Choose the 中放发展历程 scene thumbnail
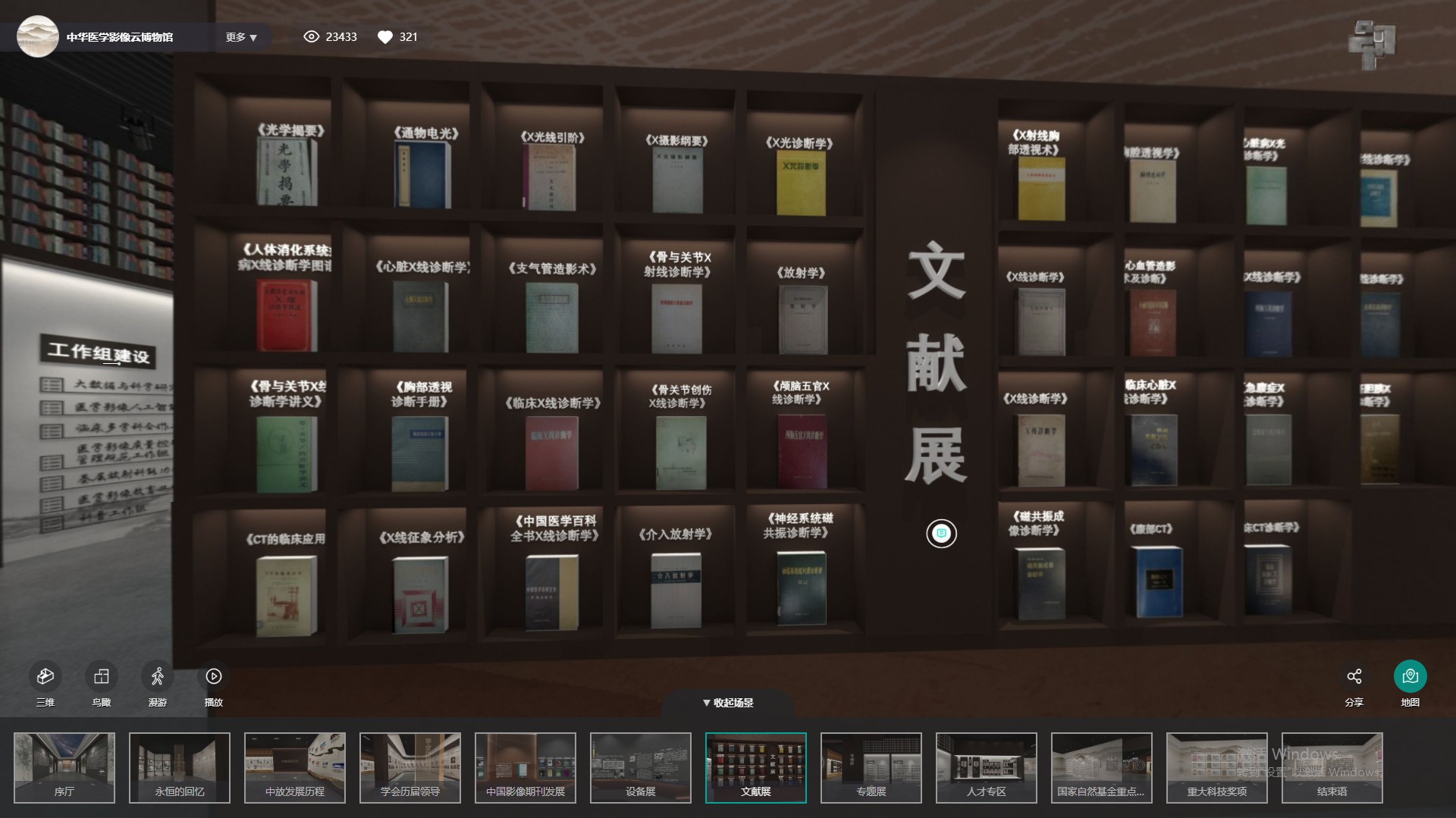Image resolution: width=1456 pixels, height=818 pixels. [x=295, y=767]
